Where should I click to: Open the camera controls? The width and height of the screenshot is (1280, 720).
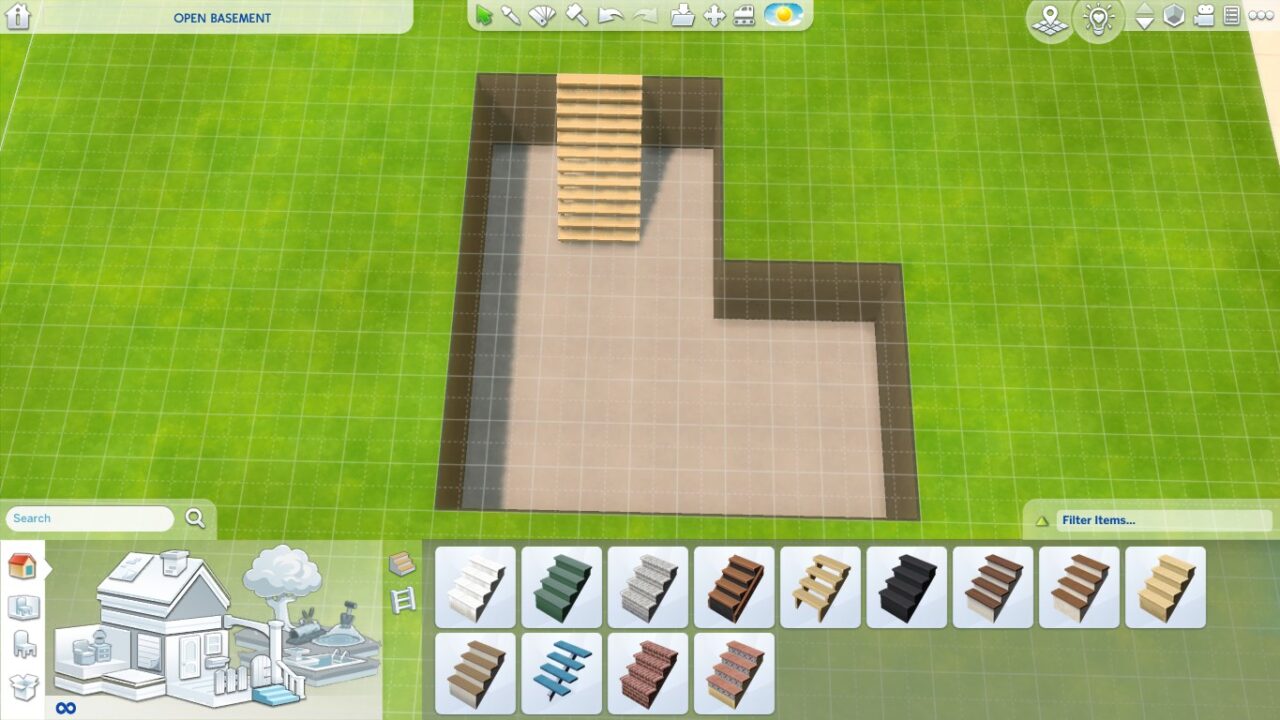coord(1204,15)
